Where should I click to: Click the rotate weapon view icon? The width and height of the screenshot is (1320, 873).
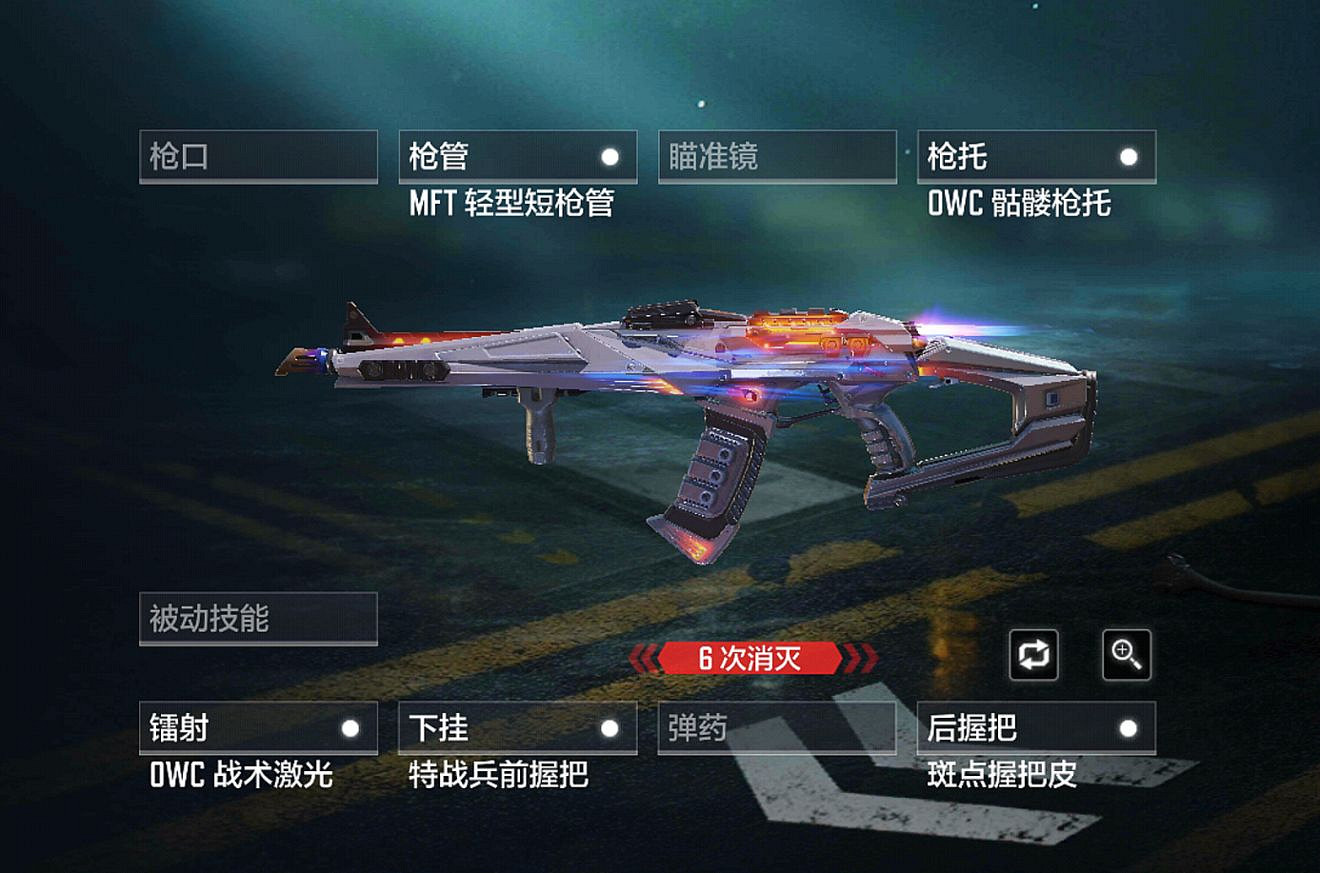point(1034,656)
